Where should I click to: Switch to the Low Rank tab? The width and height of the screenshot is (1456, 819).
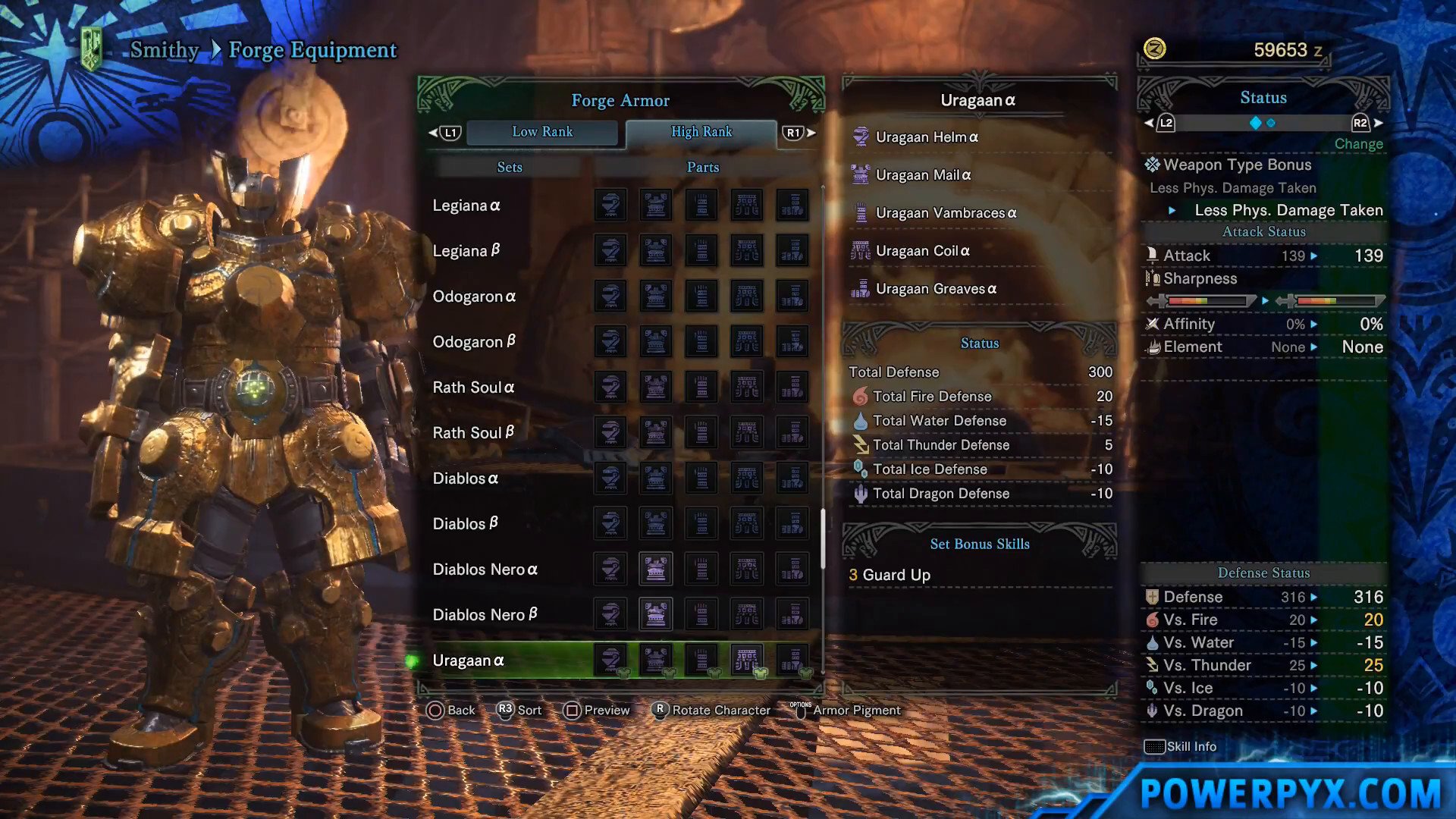click(x=542, y=132)
